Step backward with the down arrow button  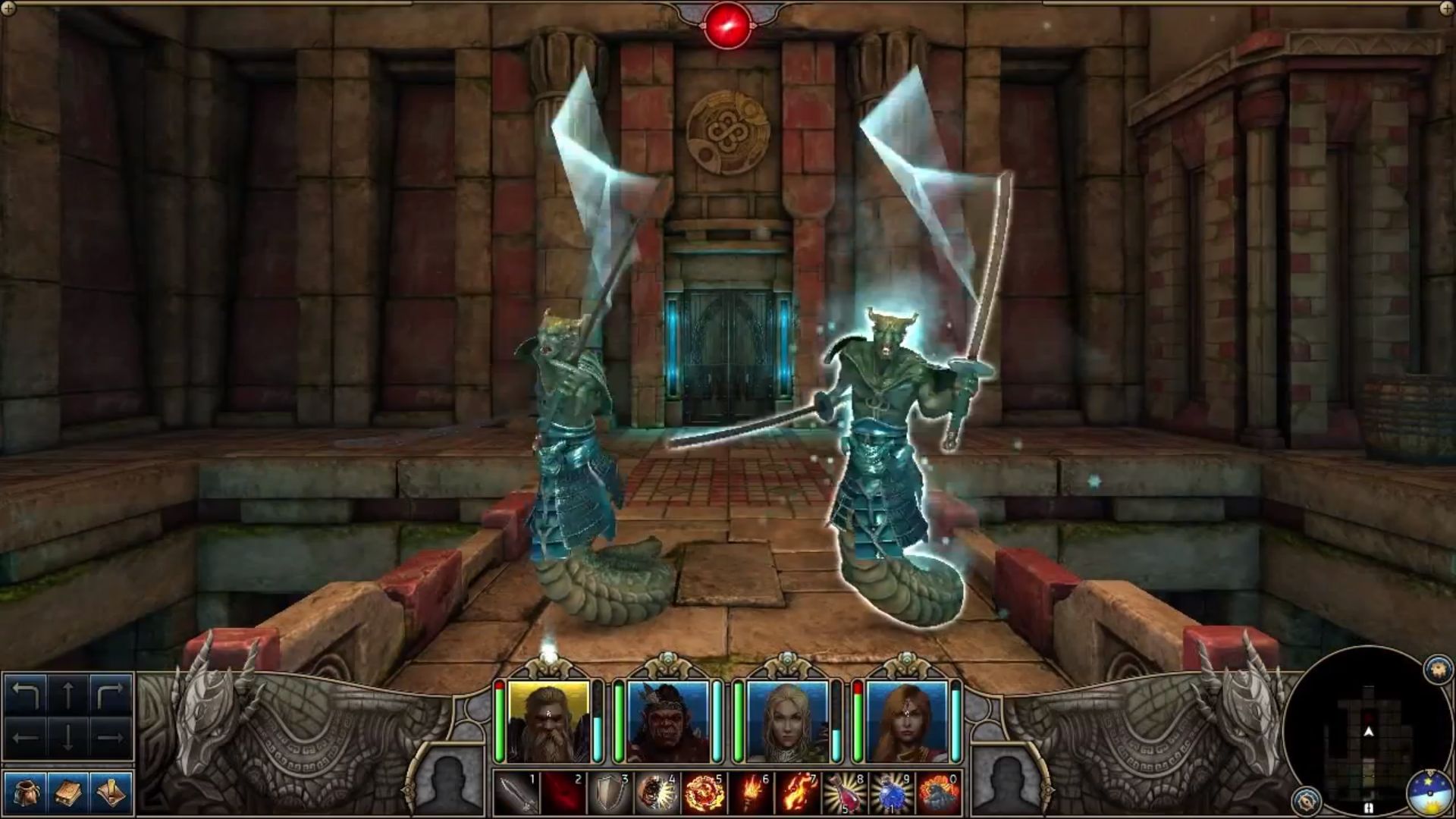point(68,737)
